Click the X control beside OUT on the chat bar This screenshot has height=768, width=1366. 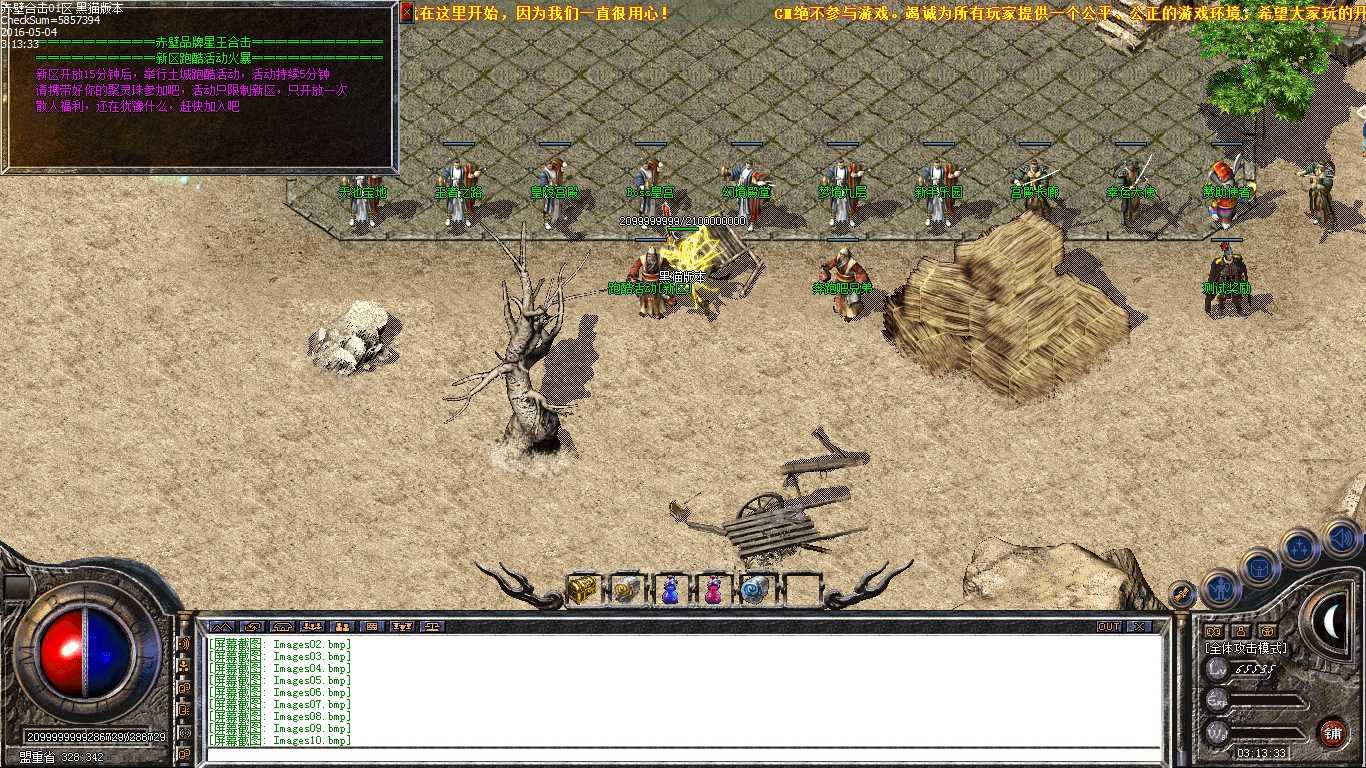tap(1140, 625)
